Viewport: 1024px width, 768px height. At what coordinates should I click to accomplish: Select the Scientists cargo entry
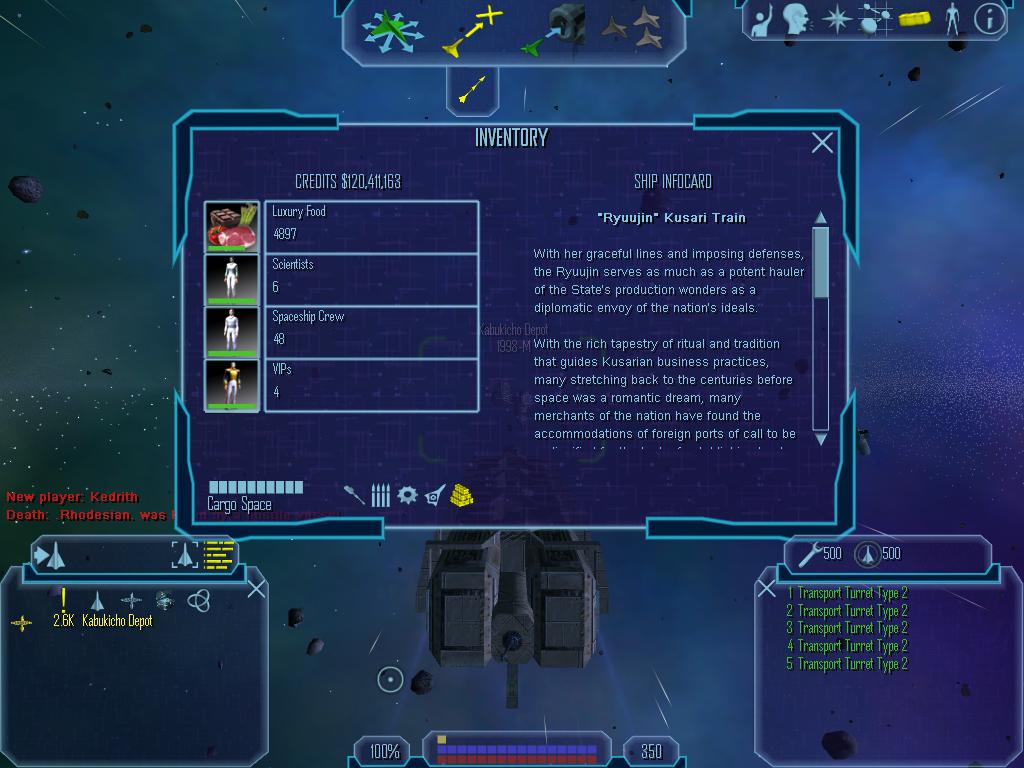(371, 279)
